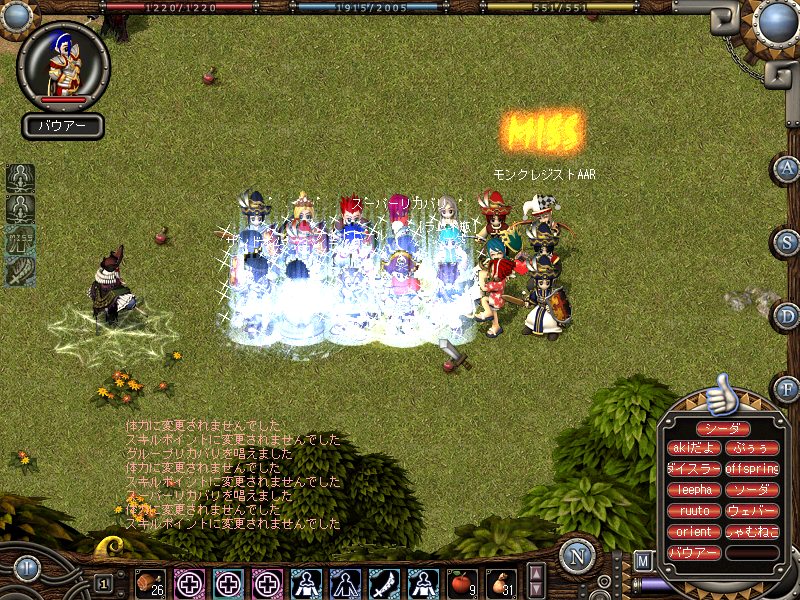
Task: Select party member akiだよ
Action: pyautogui.click(x=693, y=448)
